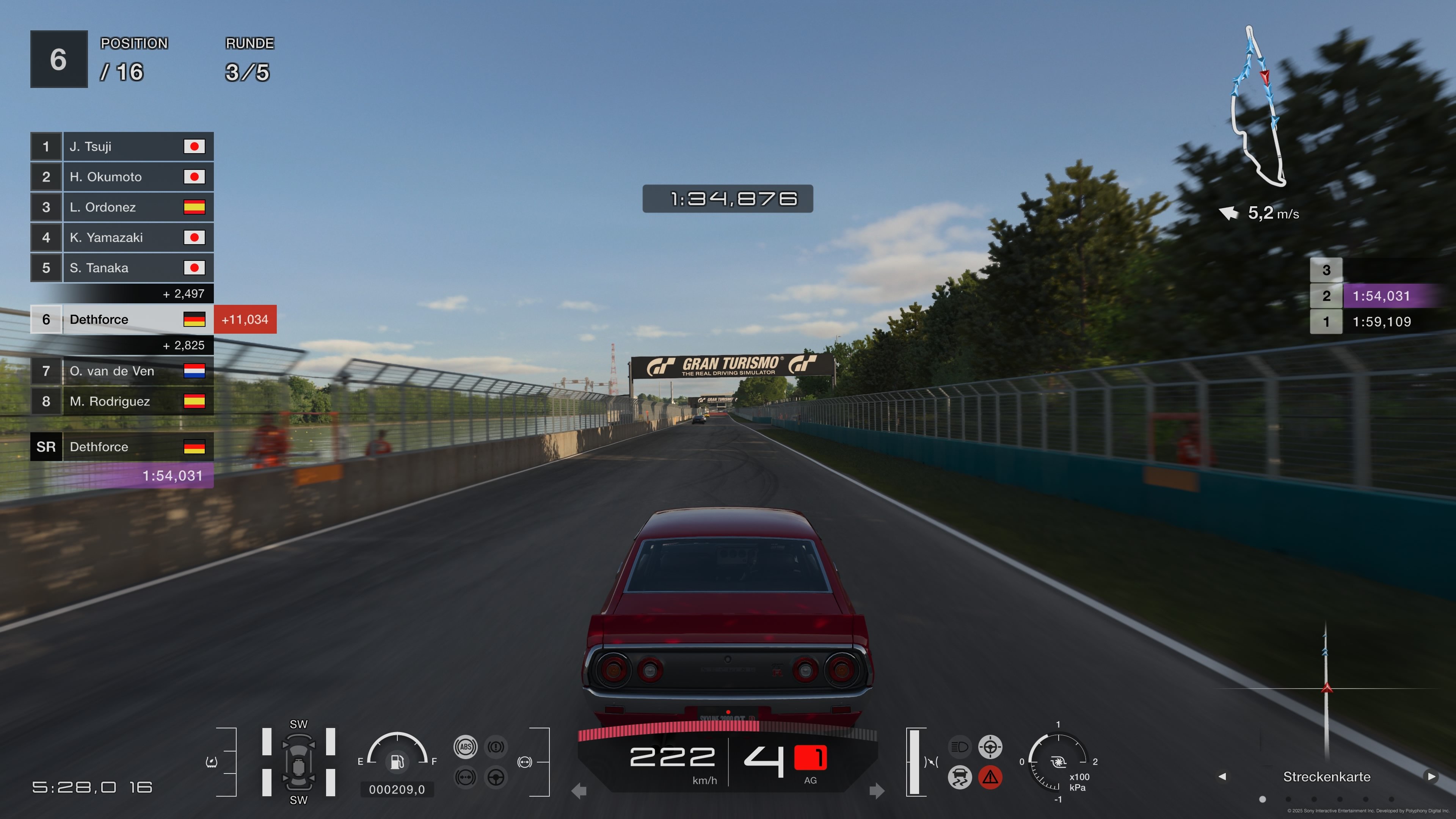Toggle the countersteer assist crosshair indicator

pyautogui.click(x=990, y=747)
